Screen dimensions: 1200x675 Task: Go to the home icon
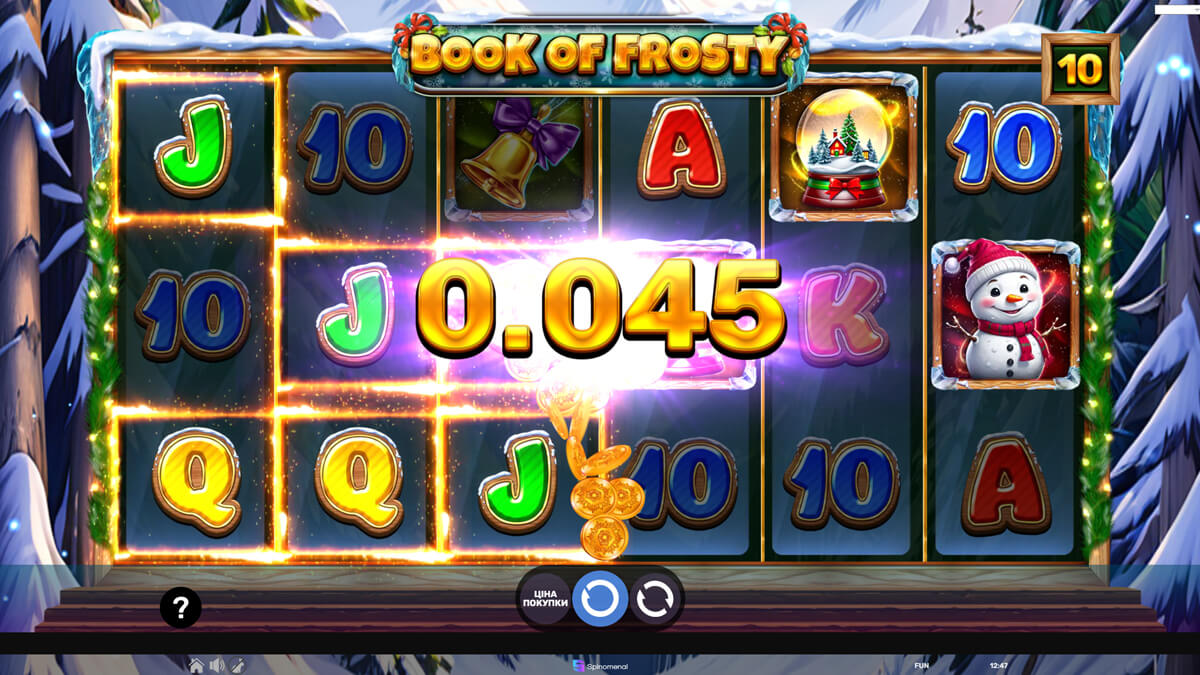coord(197,665)
